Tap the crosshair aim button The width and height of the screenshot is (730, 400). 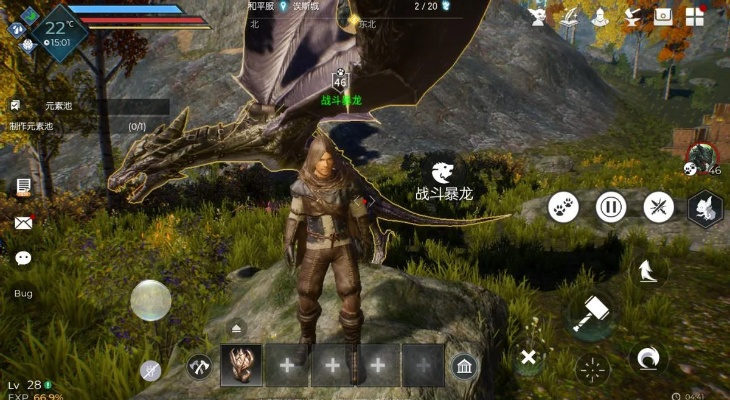point(592,369)
